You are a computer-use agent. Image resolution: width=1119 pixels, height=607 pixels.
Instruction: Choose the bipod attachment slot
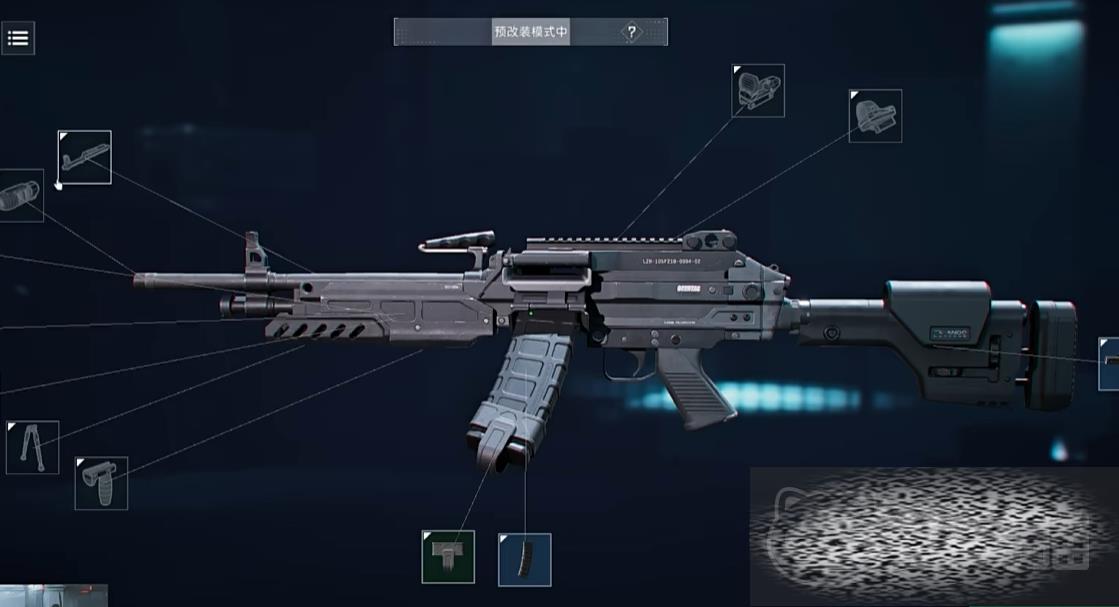(x=33, y=447)
